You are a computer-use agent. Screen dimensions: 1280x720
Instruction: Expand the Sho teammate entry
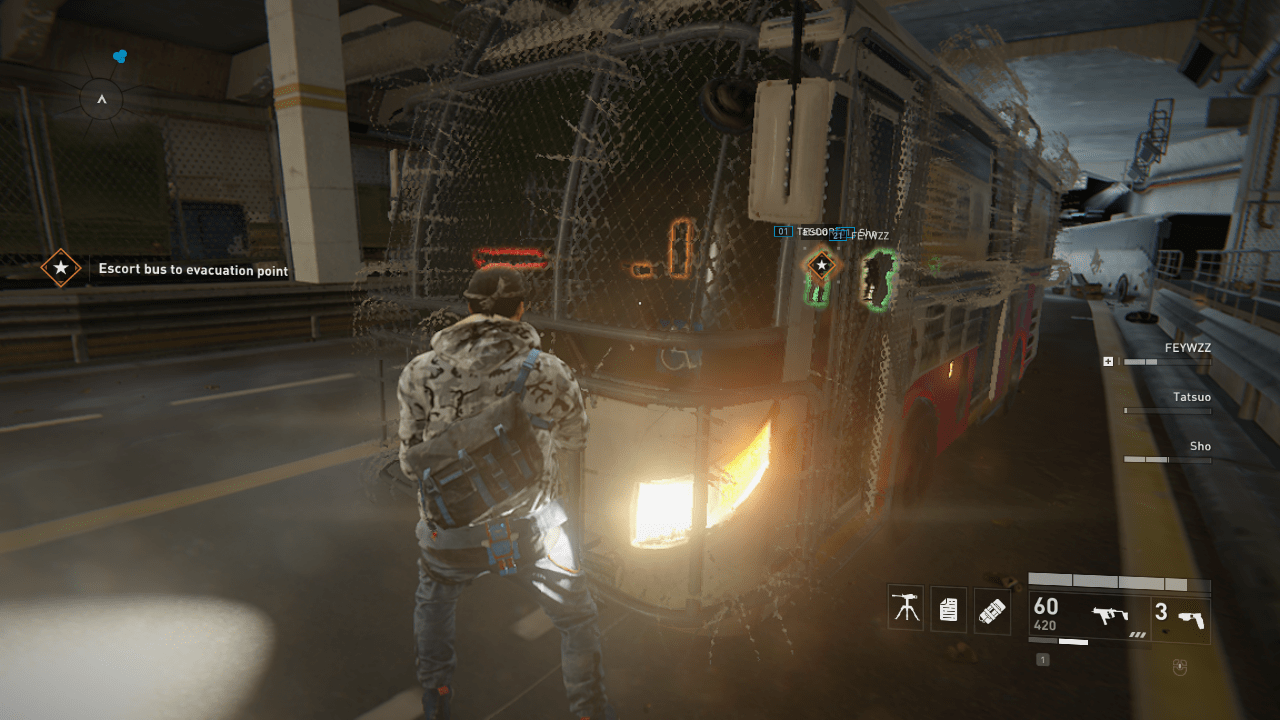[x=1199, y=446]
